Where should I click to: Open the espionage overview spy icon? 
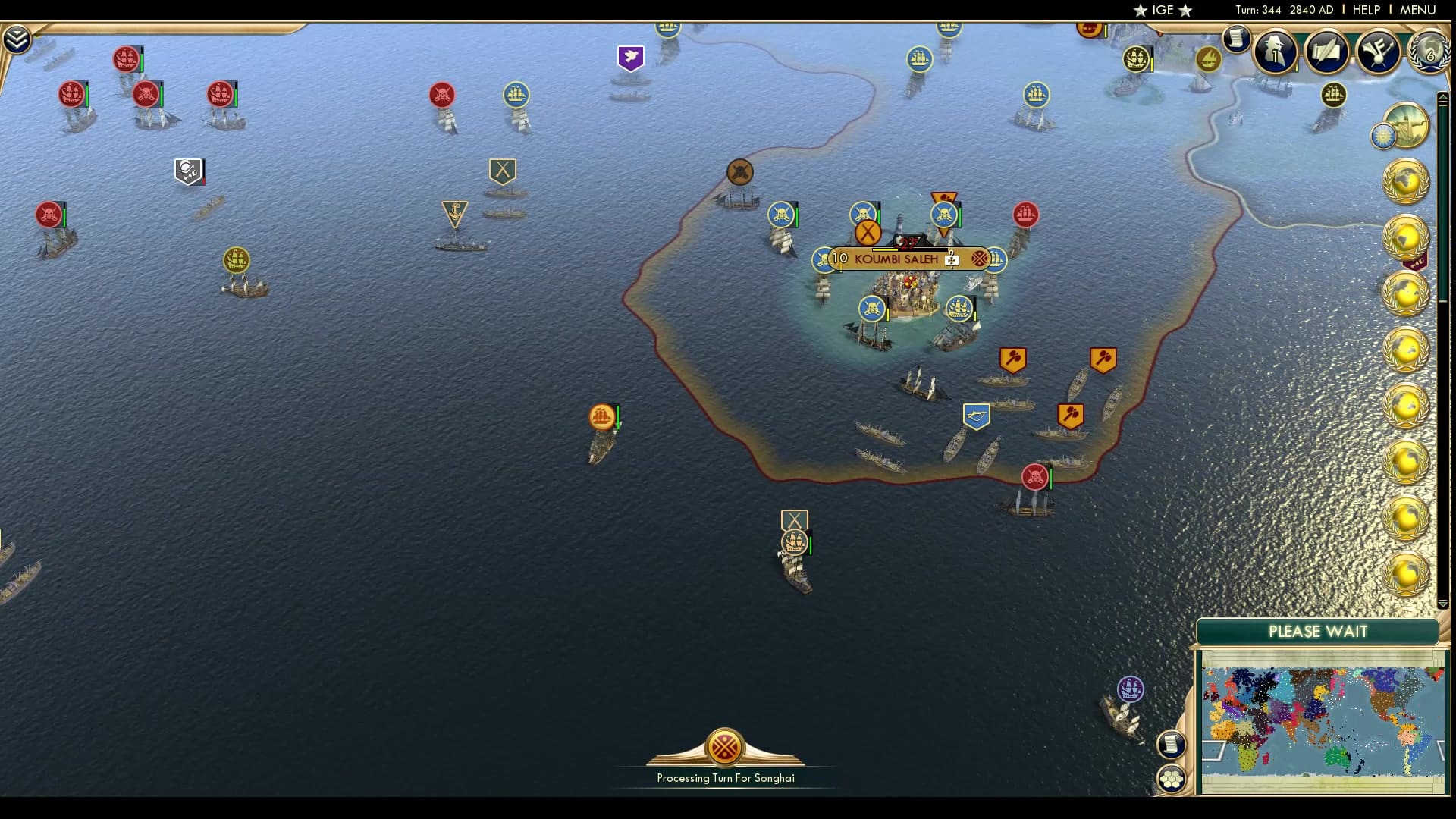[x=1276, y=52]
